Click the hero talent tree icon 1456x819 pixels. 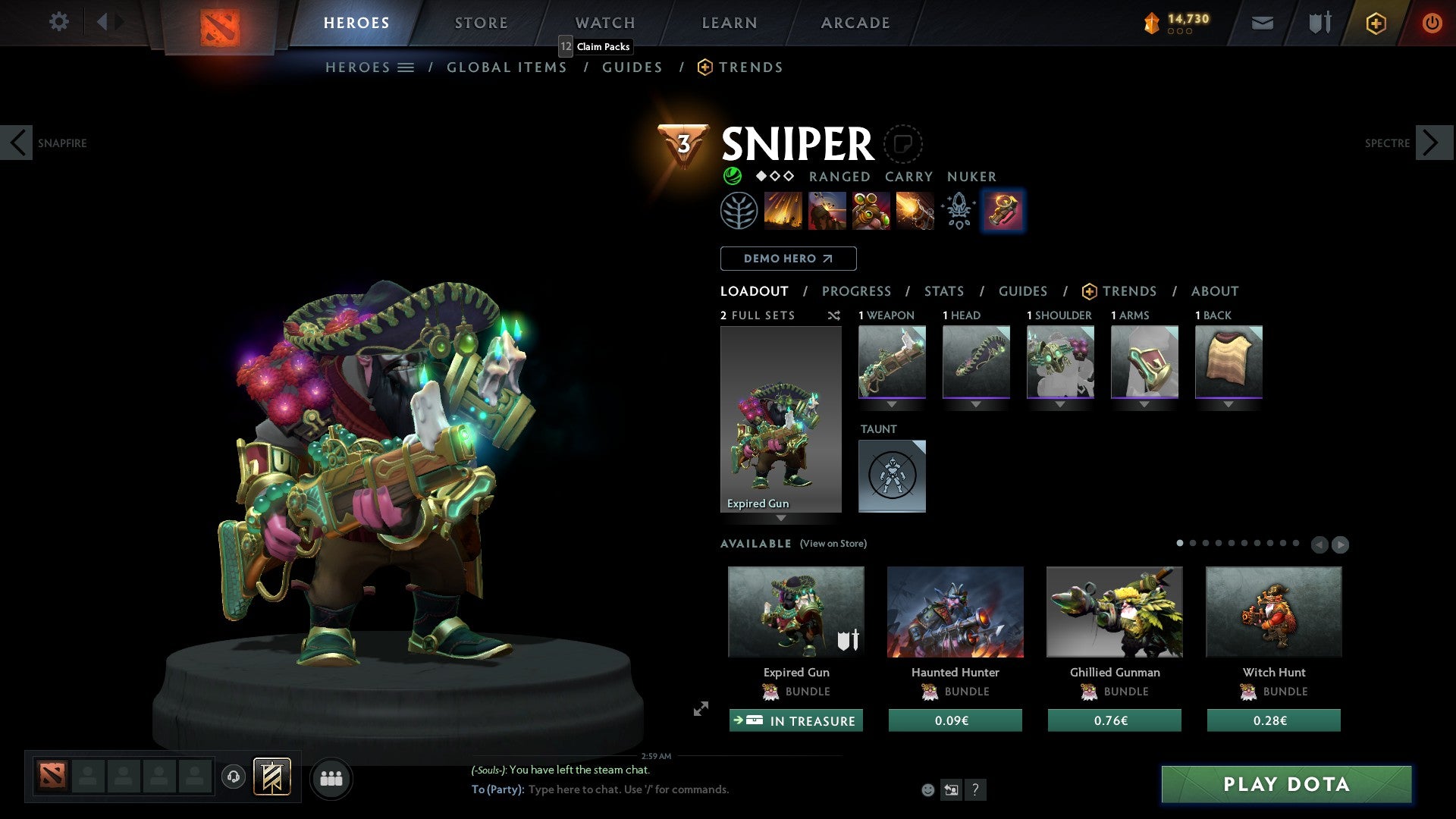[739, 211]
